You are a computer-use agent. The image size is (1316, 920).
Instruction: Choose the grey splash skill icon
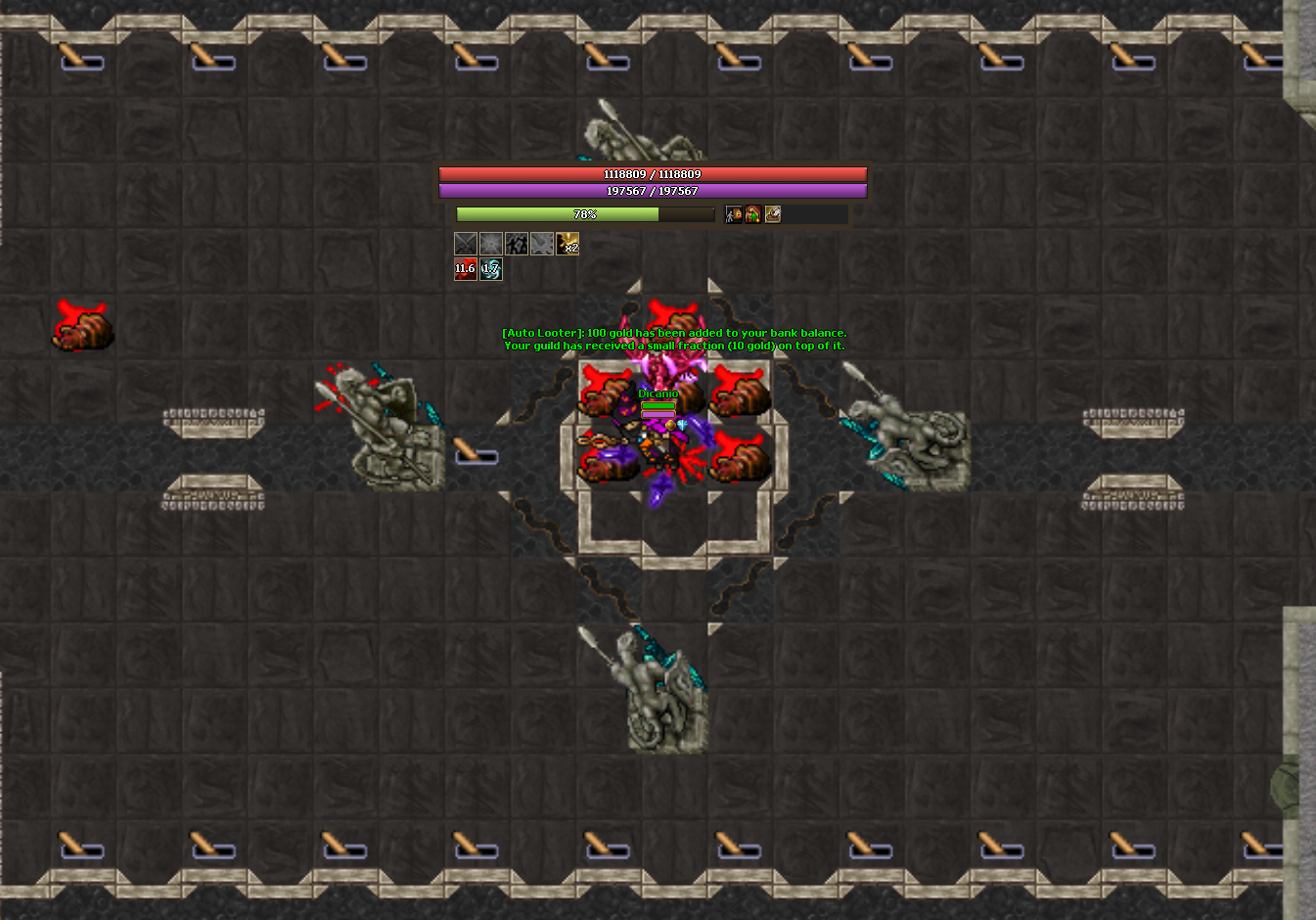pyautogui.click(x=542, y=244)
